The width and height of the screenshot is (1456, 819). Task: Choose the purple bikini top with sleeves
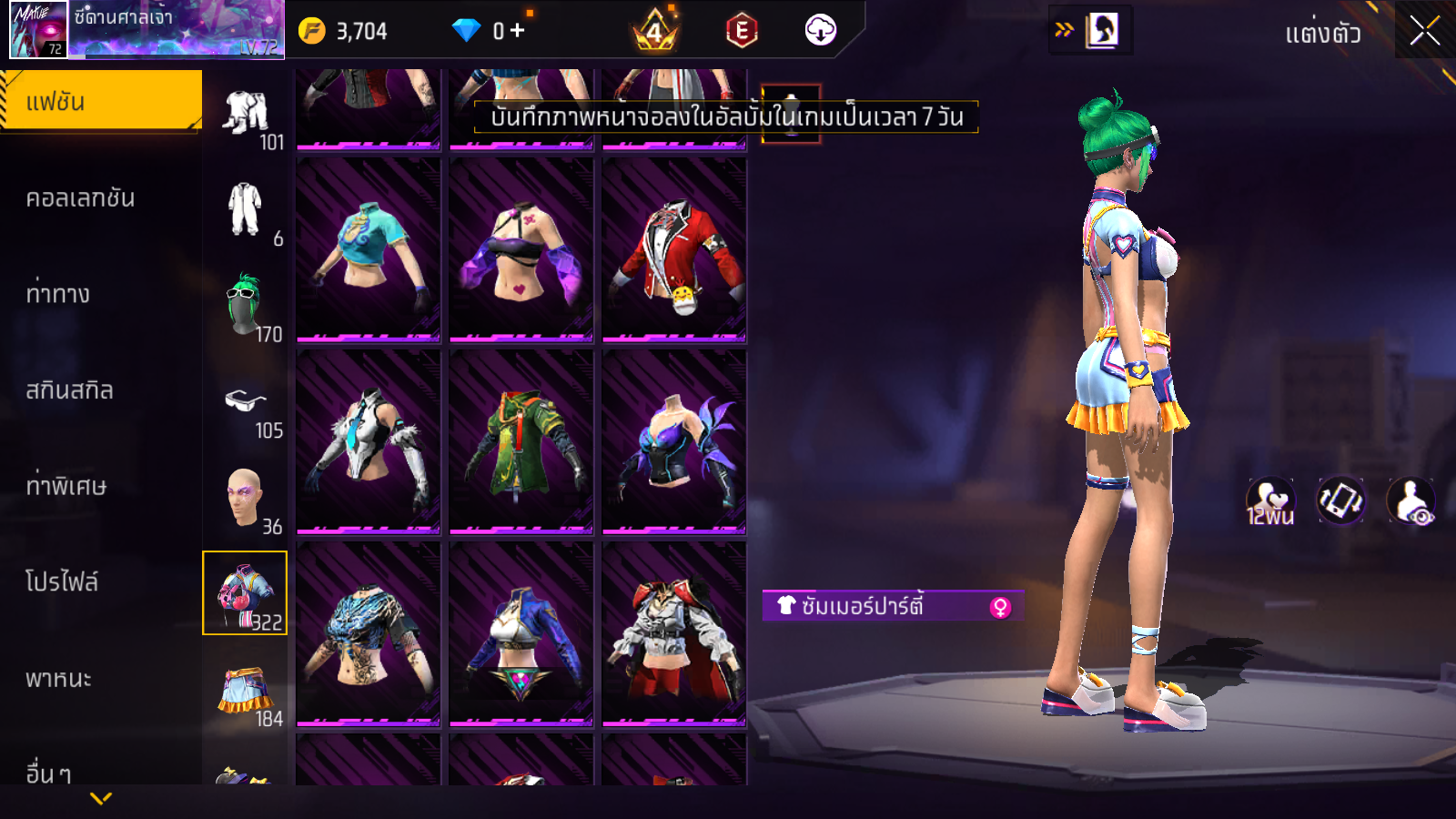coord(521,250)
